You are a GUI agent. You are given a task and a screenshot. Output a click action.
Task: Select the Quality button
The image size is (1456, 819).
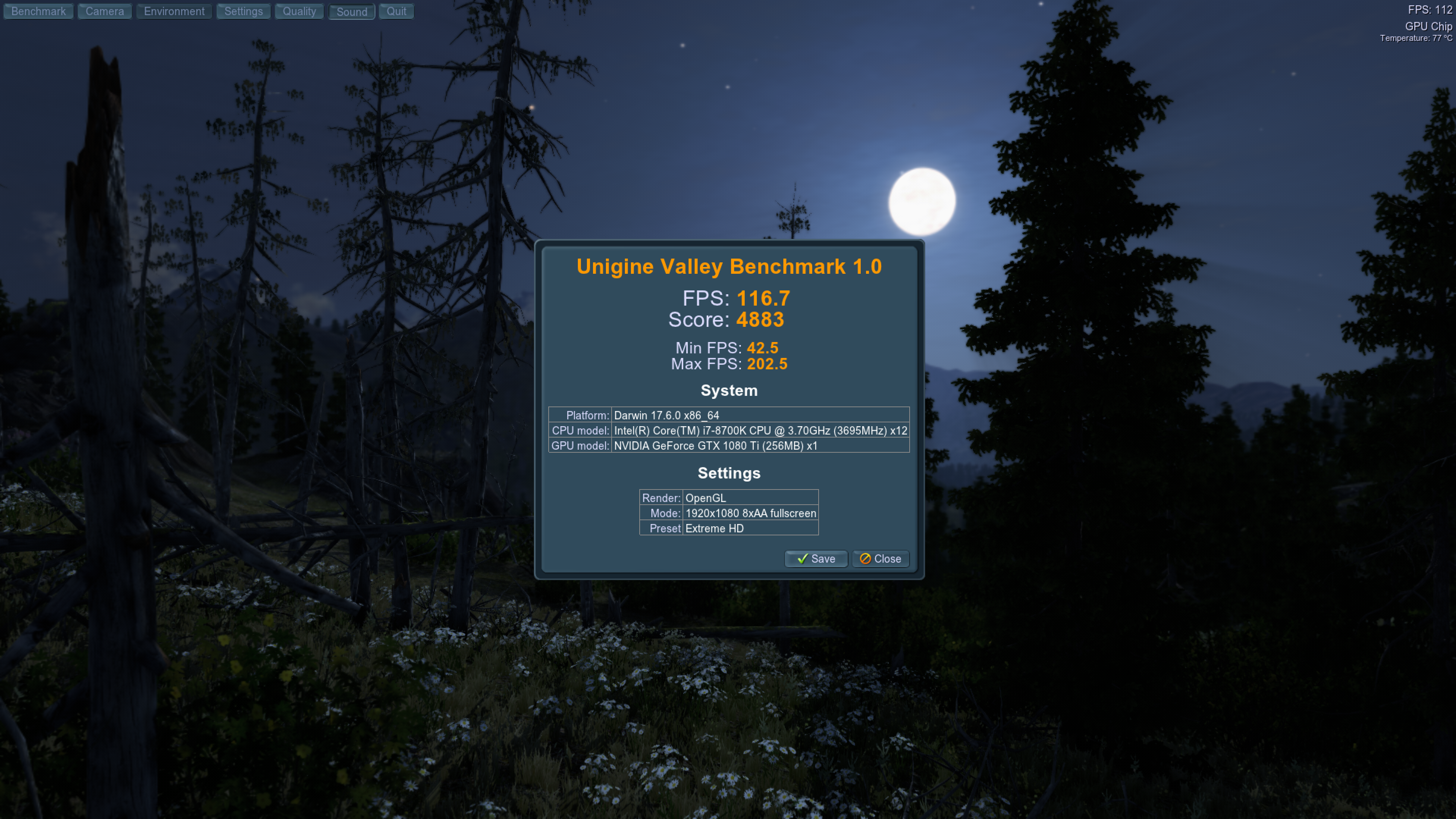click(299, 11)
